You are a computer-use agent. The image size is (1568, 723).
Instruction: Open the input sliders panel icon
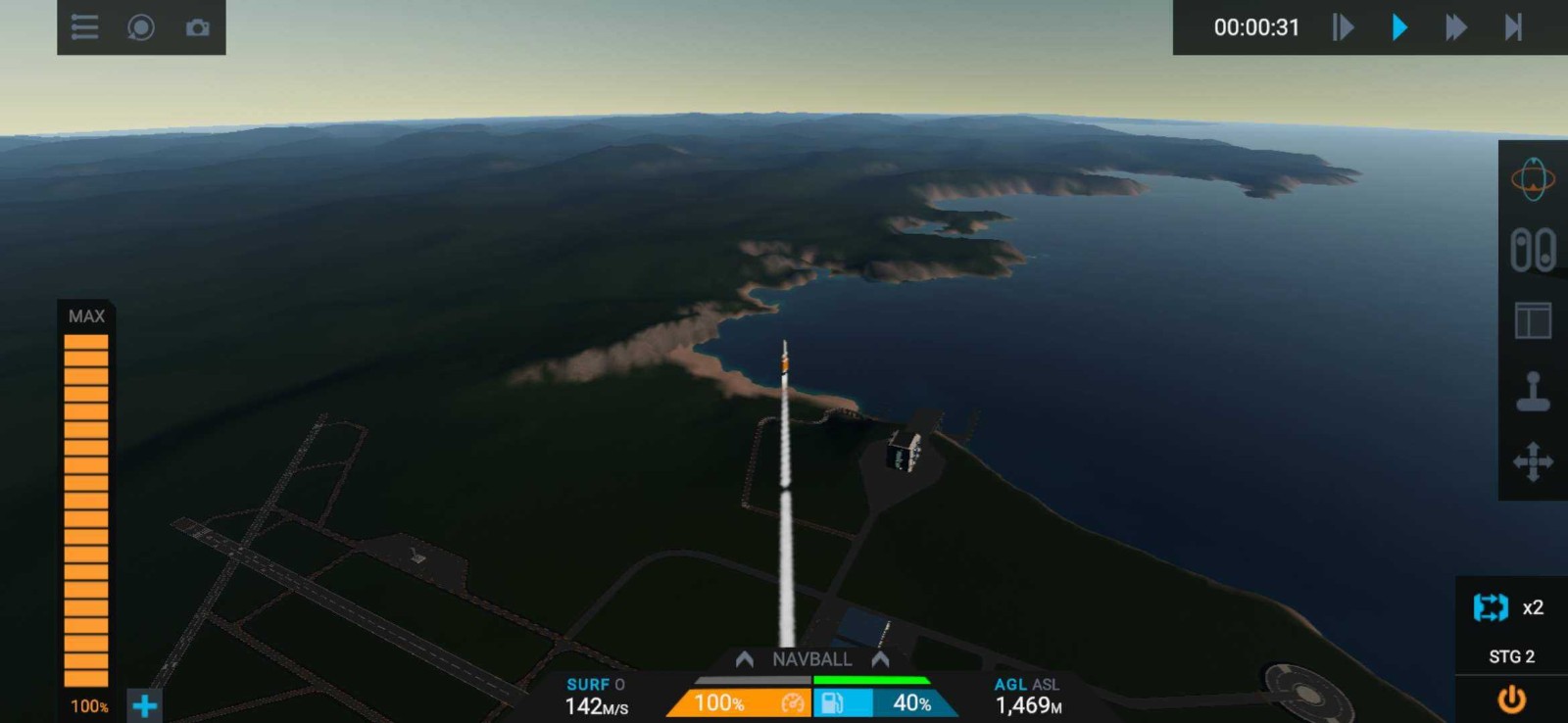click(x=1535, y=250)
